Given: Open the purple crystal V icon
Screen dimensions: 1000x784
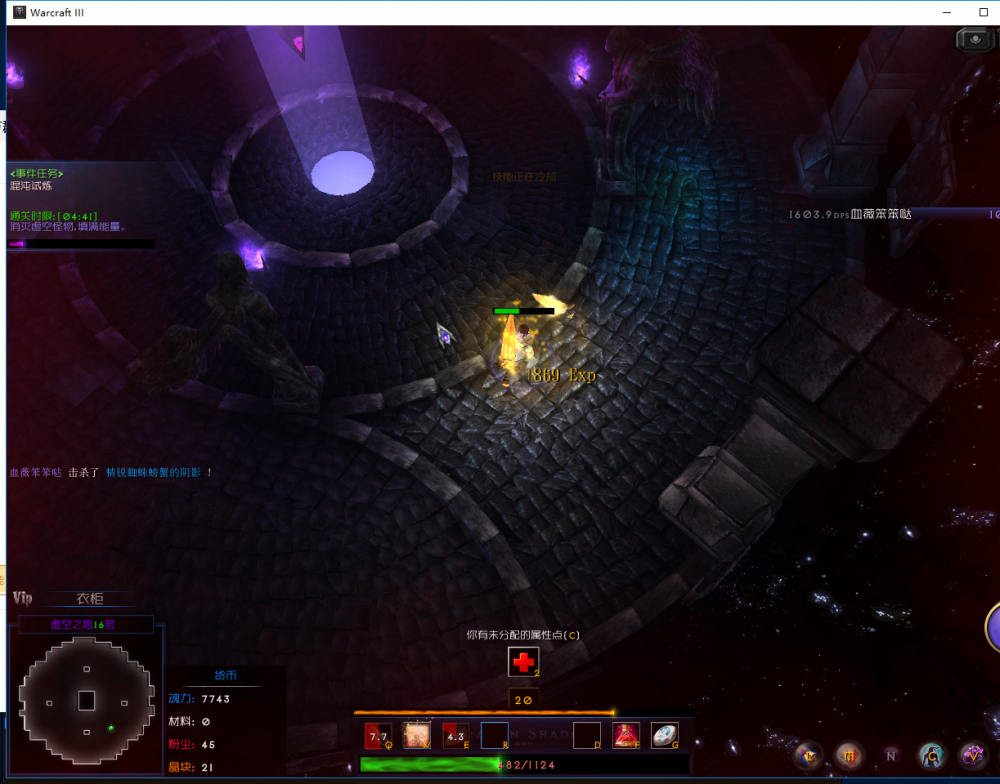Looking at the screenshot, I should click(973, 756).
